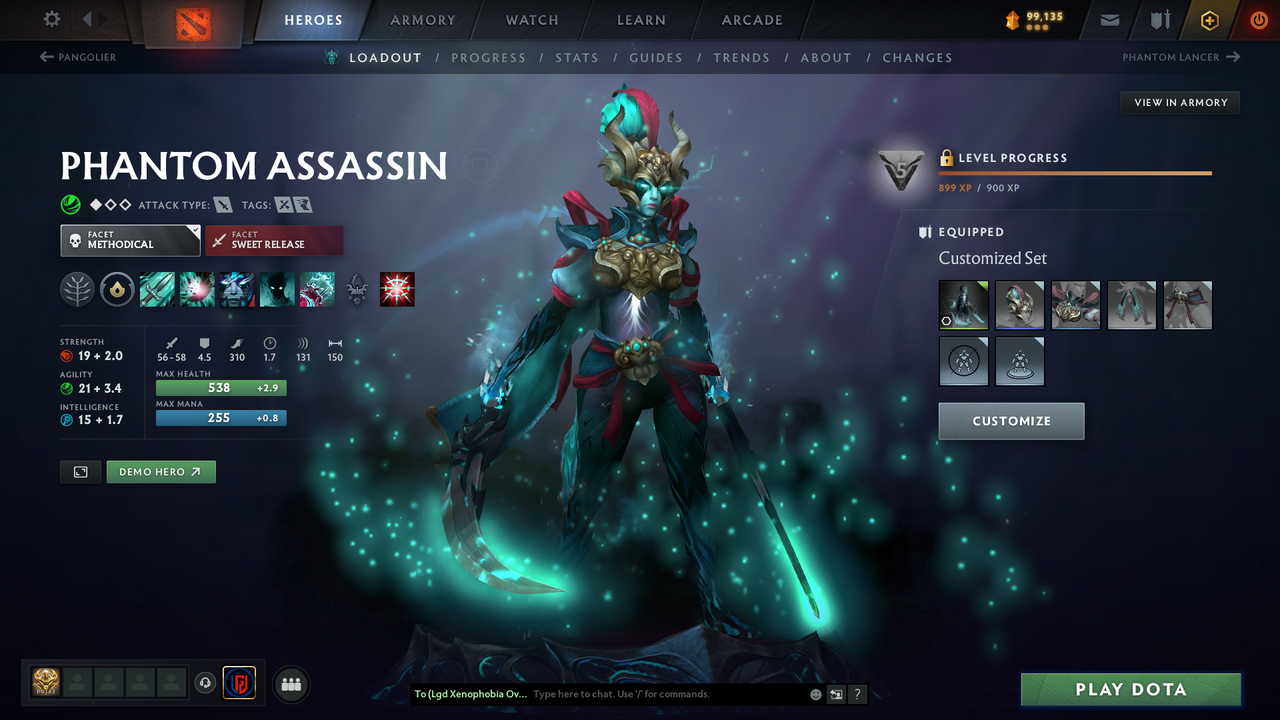Open the STATS section
The height and width of the screenshot is (720, 1280).
tap(577, 57)
